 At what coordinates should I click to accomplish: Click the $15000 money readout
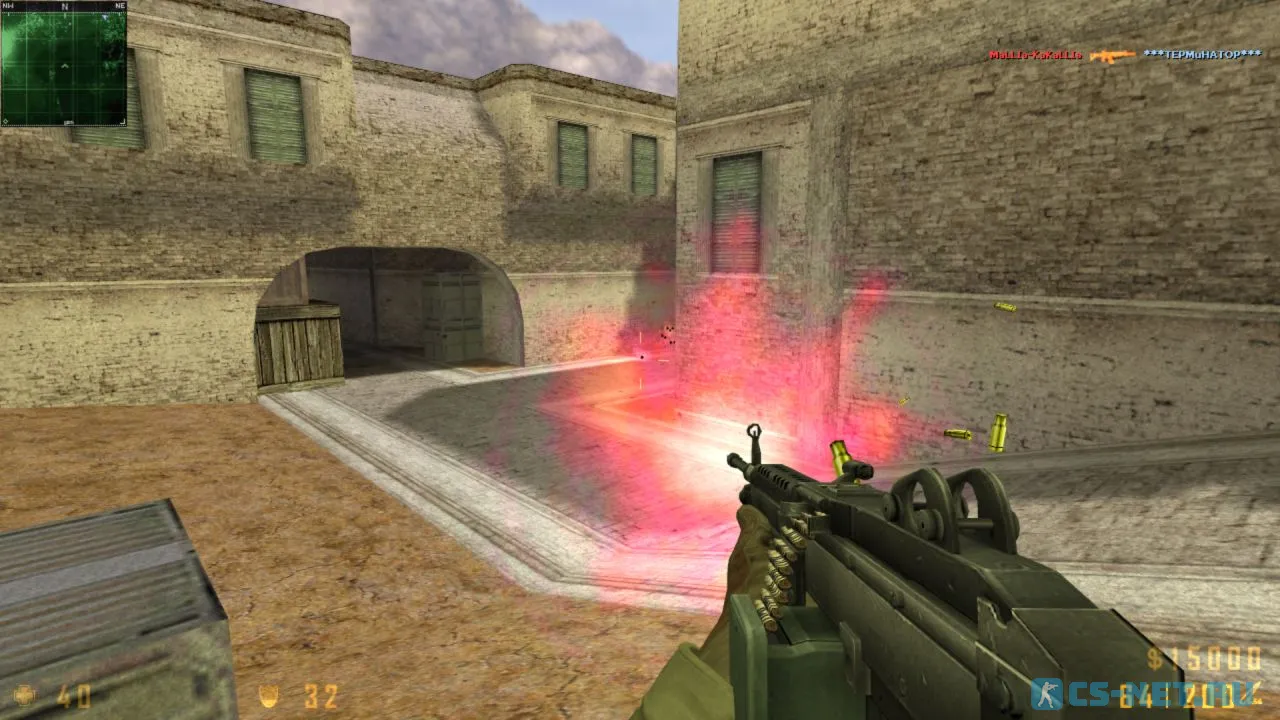pos(1205,658)
